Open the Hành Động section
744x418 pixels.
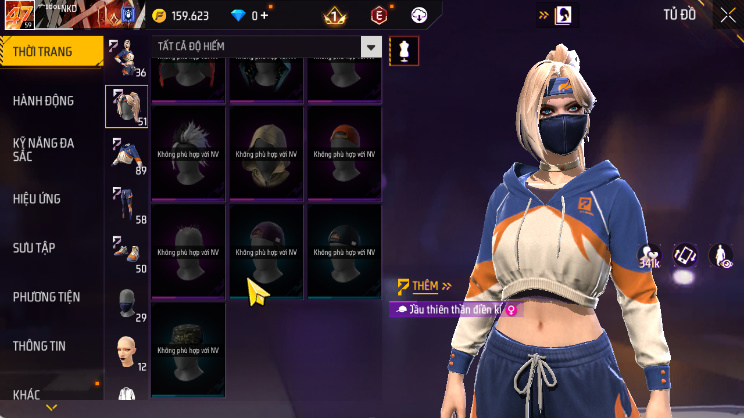click(45, 100)
